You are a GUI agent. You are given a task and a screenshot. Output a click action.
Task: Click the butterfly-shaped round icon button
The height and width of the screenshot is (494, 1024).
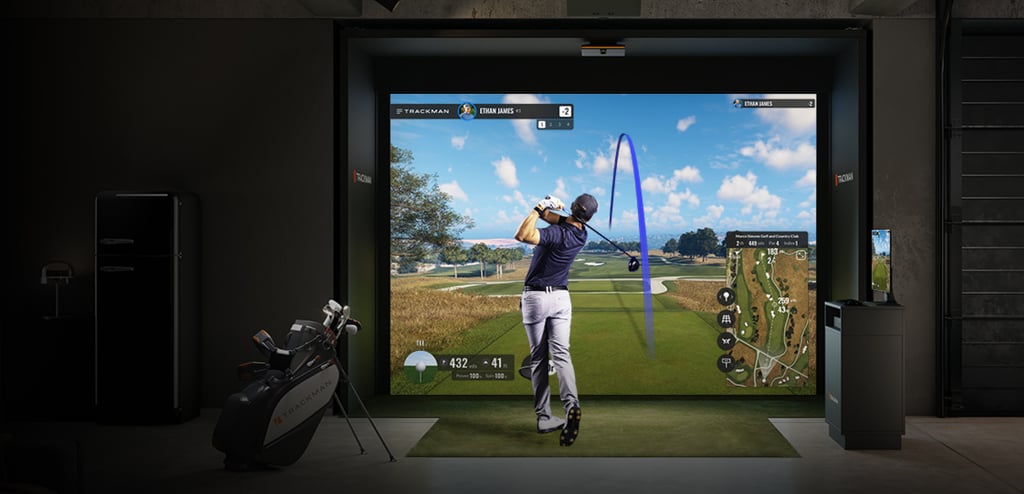point(726,341)
